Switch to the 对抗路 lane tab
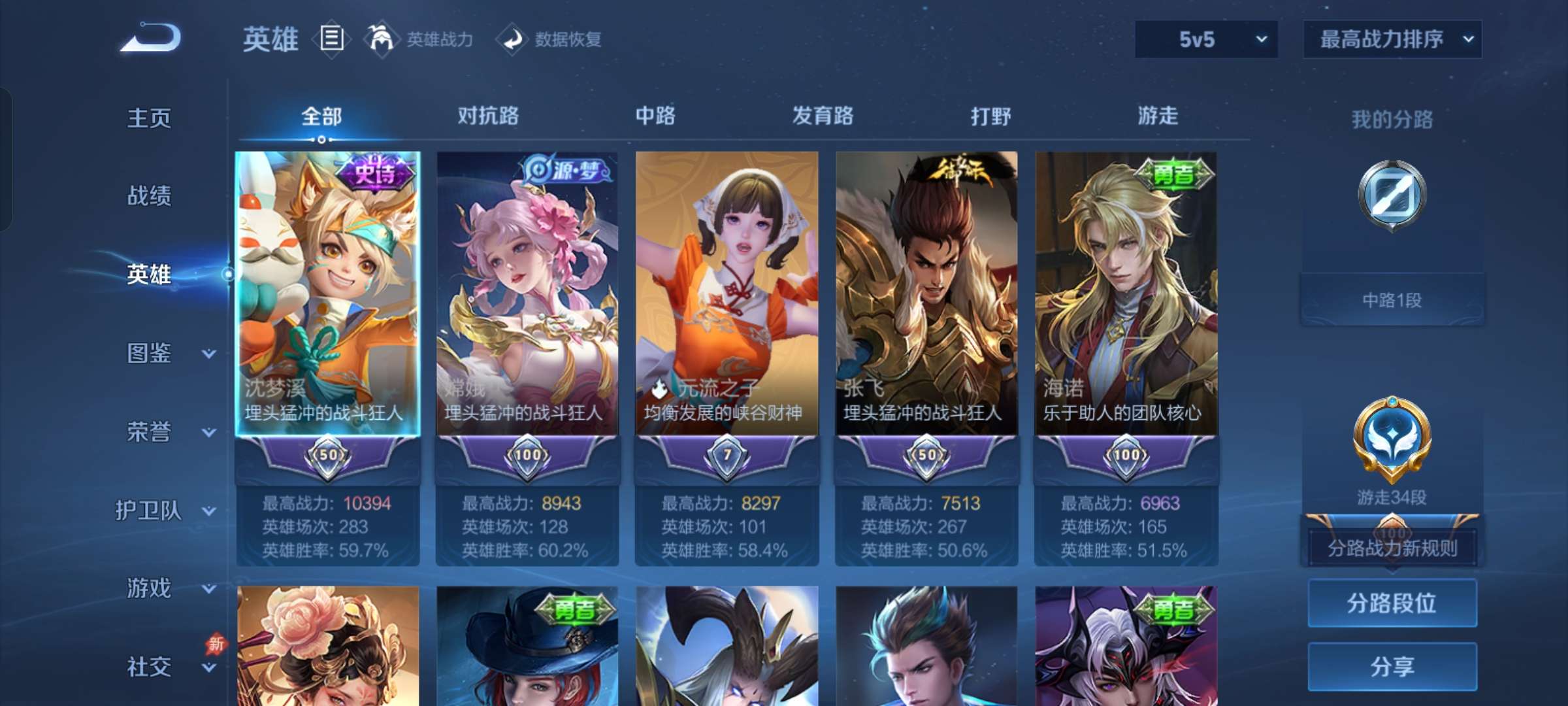Viewport: 1568px width, 706px height. click(489, 116)
